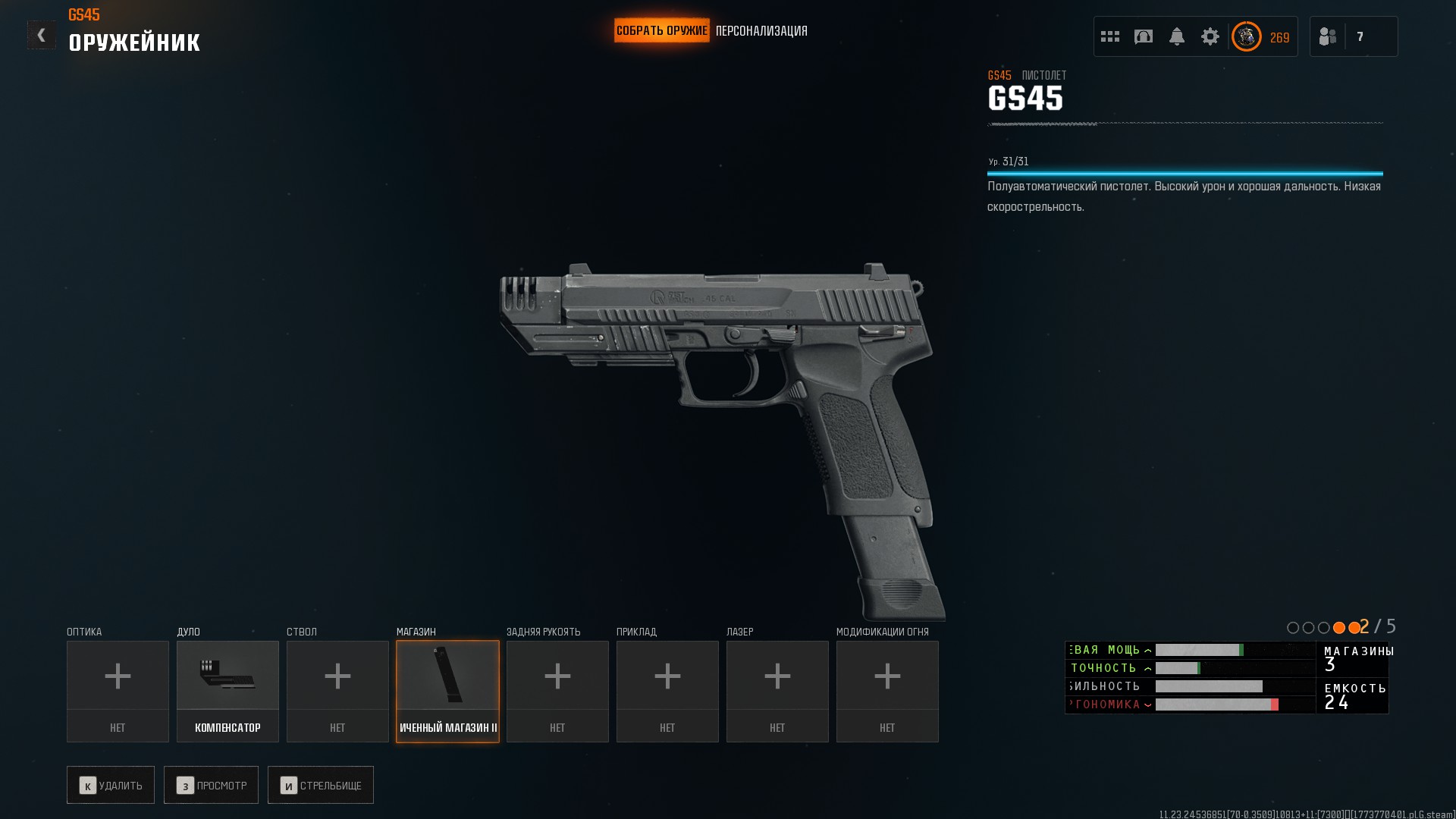Open settings via the gear icon

(1210, 36)
